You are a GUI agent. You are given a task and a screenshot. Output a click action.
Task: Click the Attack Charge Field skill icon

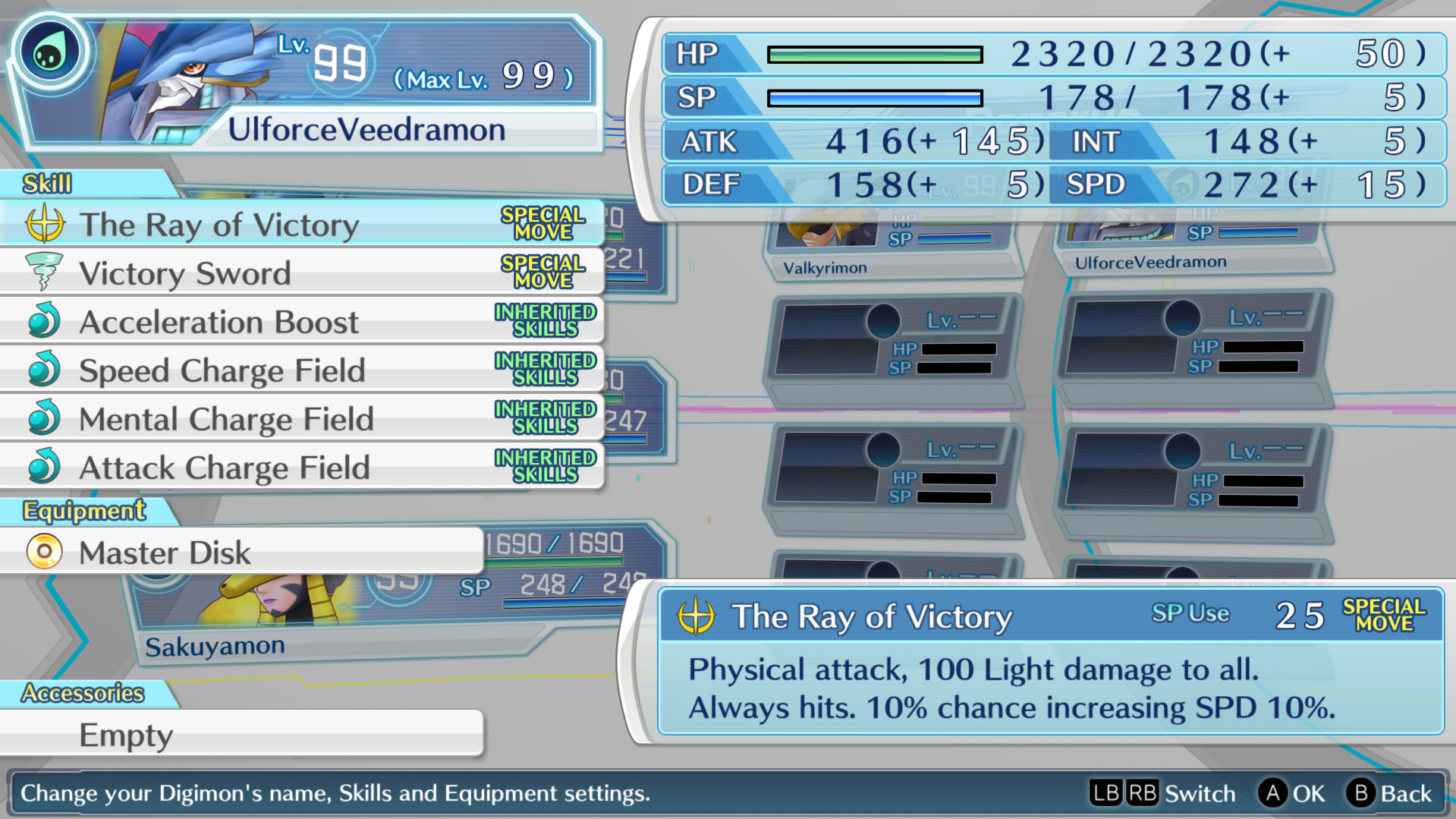(x=46, y=468)
